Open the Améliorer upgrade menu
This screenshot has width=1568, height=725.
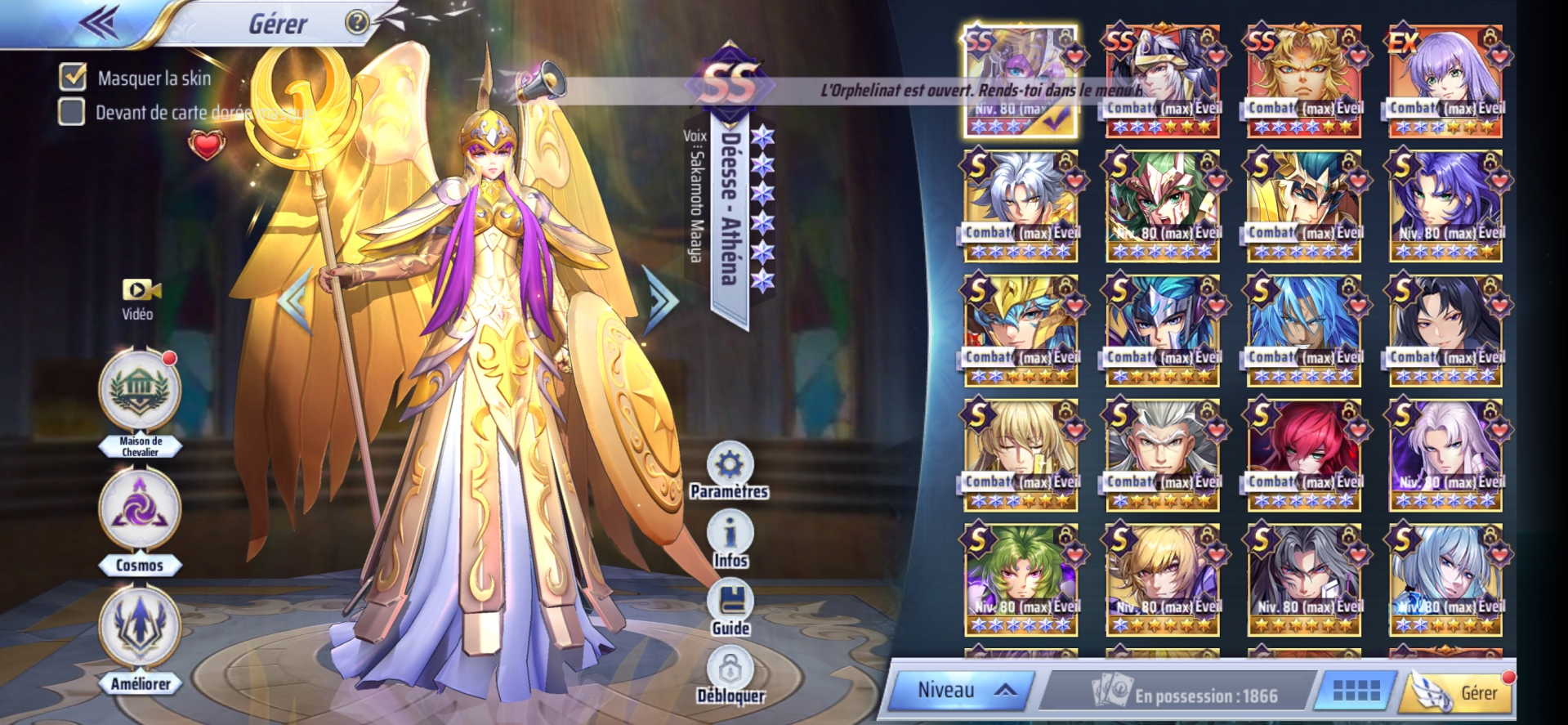pyautogui.click(x=140, y=629)
